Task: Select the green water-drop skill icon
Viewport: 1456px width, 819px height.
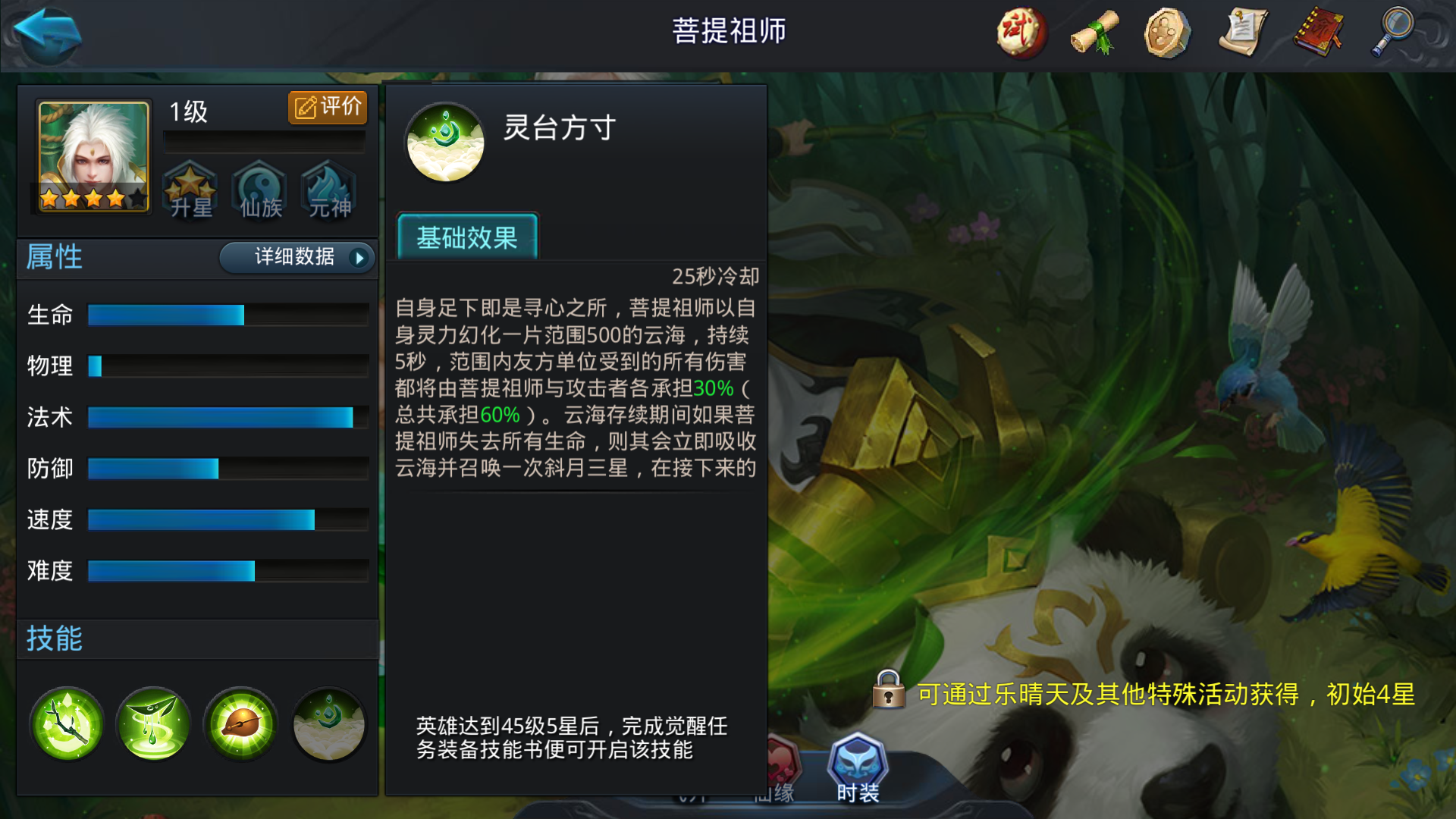Action: click(x=152, y=724)
